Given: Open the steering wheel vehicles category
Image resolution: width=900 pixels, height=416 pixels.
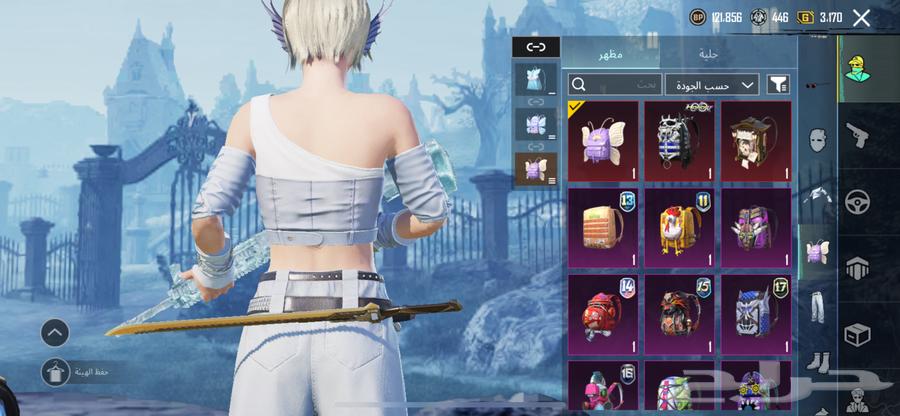Looking at the screenshot, I should click(857, 201).
